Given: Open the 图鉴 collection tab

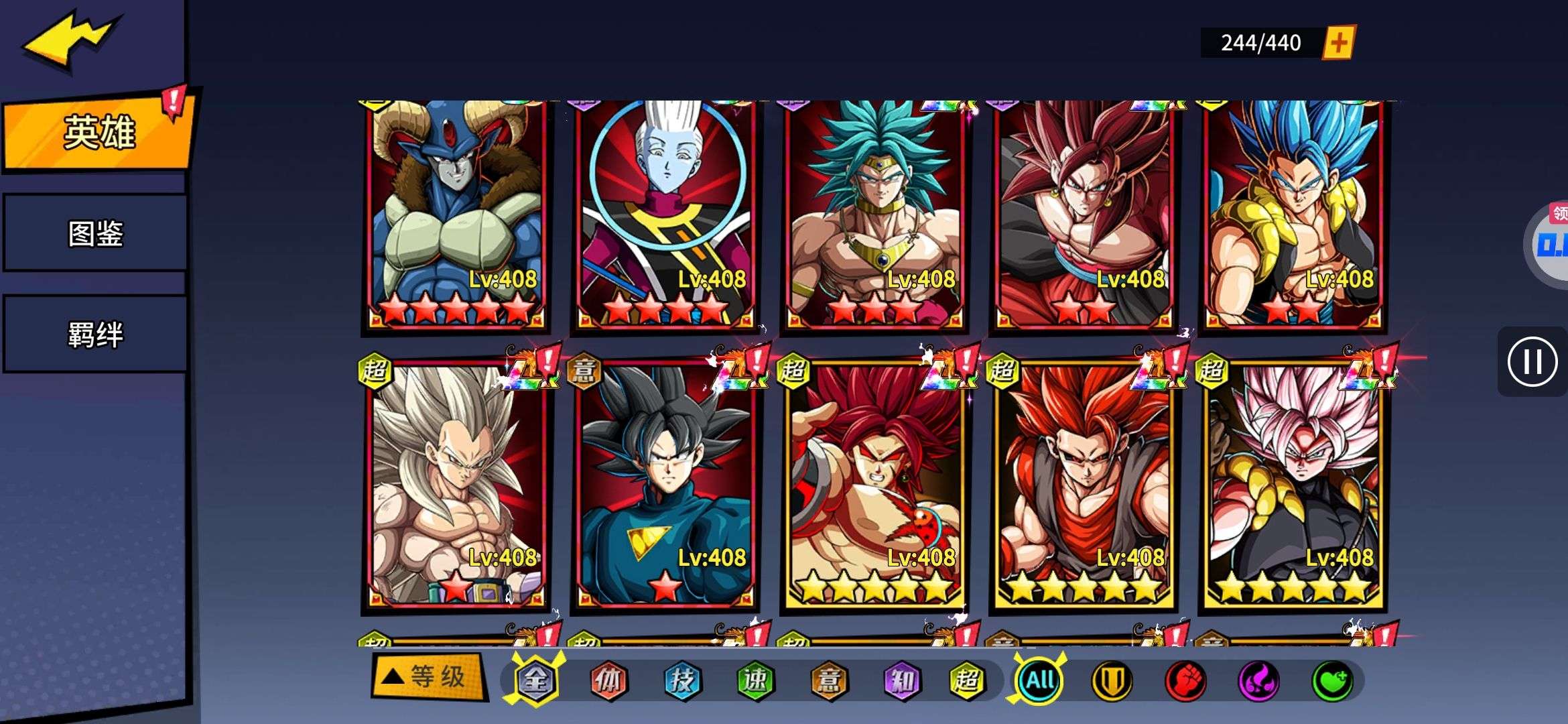Looking at the screenshot, I should [95, 233].
